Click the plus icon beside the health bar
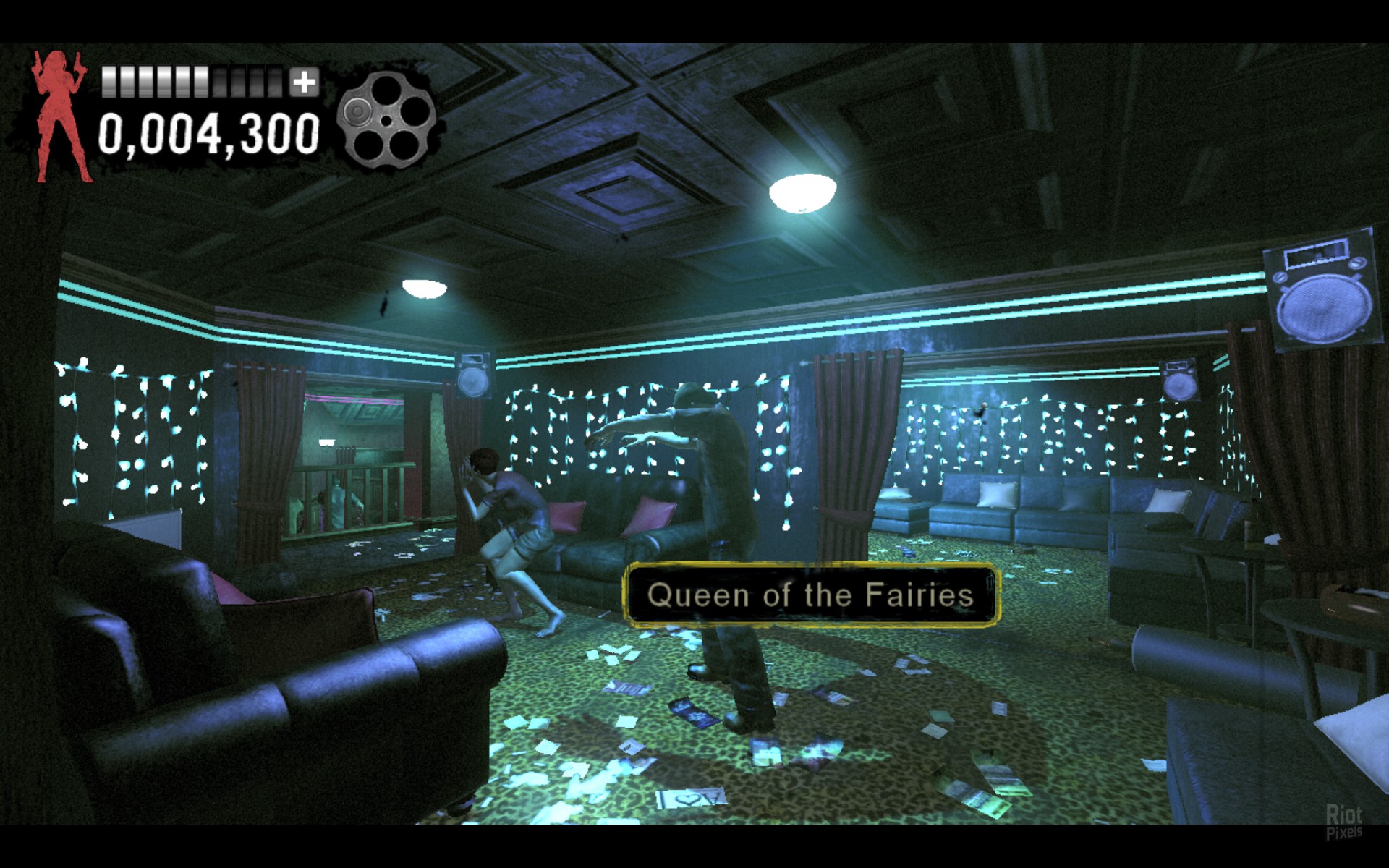Screen dimensions: 1389x868 tap(304, 82)
